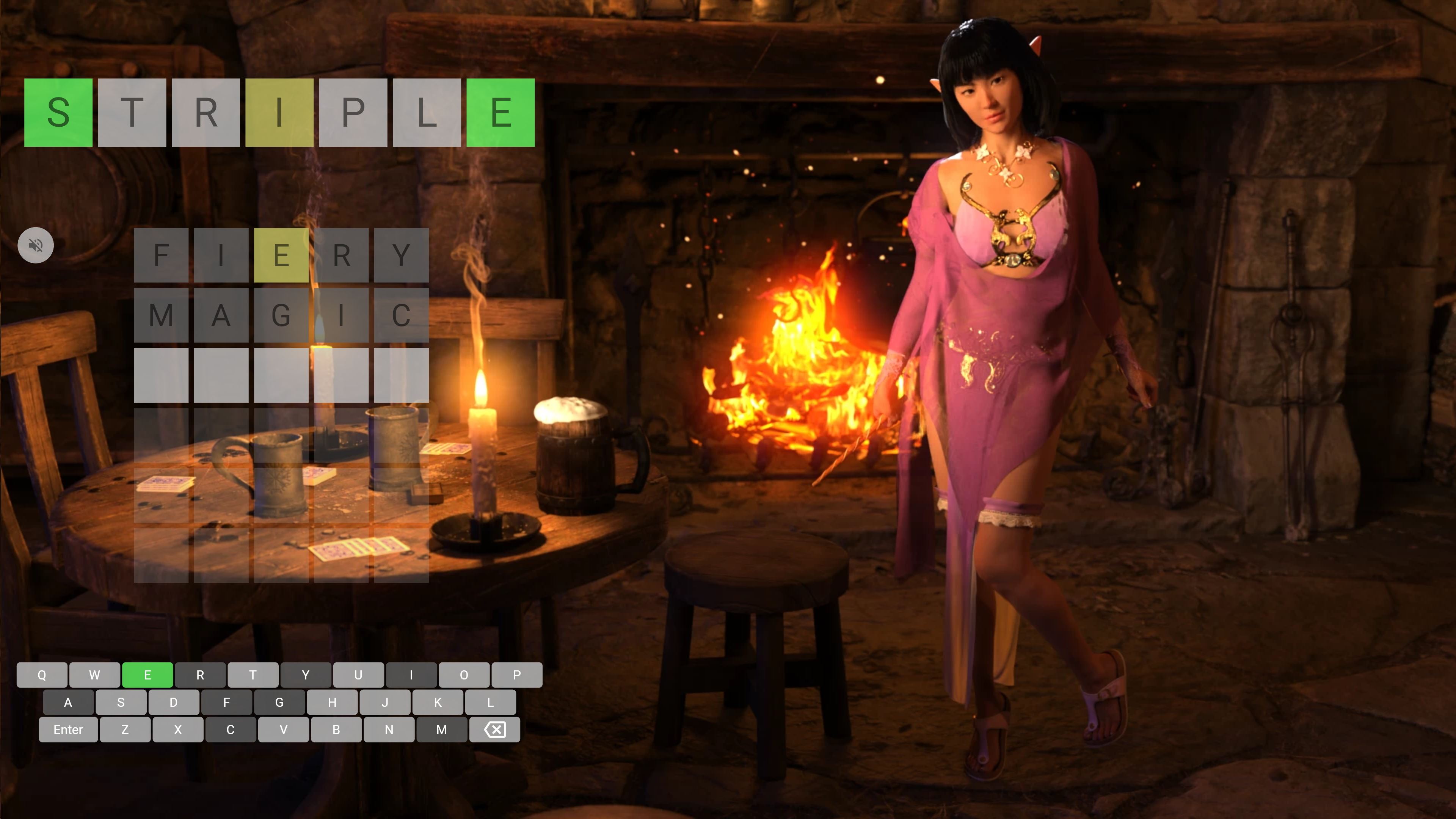The image size is (1456, 819).
Task: Click the letter O key
Action: pos(464,675)
